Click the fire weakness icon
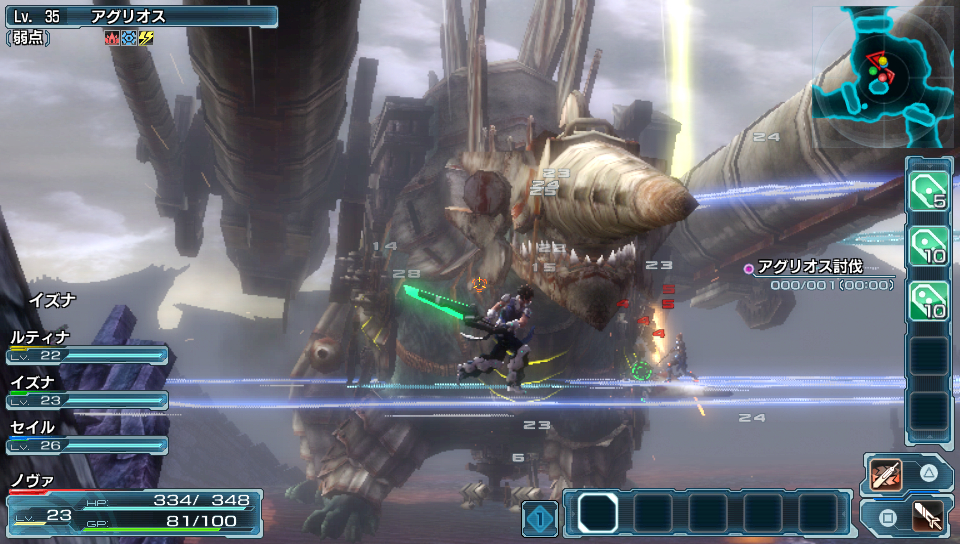Viewport: 960px width, 544px height. pos(111,39)
